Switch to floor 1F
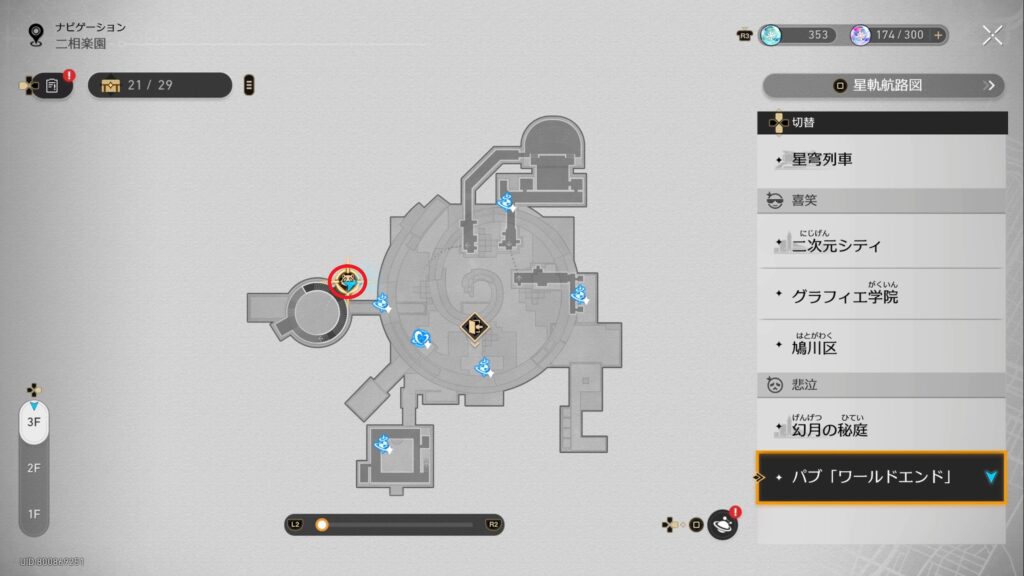 [x=34, y=514]
